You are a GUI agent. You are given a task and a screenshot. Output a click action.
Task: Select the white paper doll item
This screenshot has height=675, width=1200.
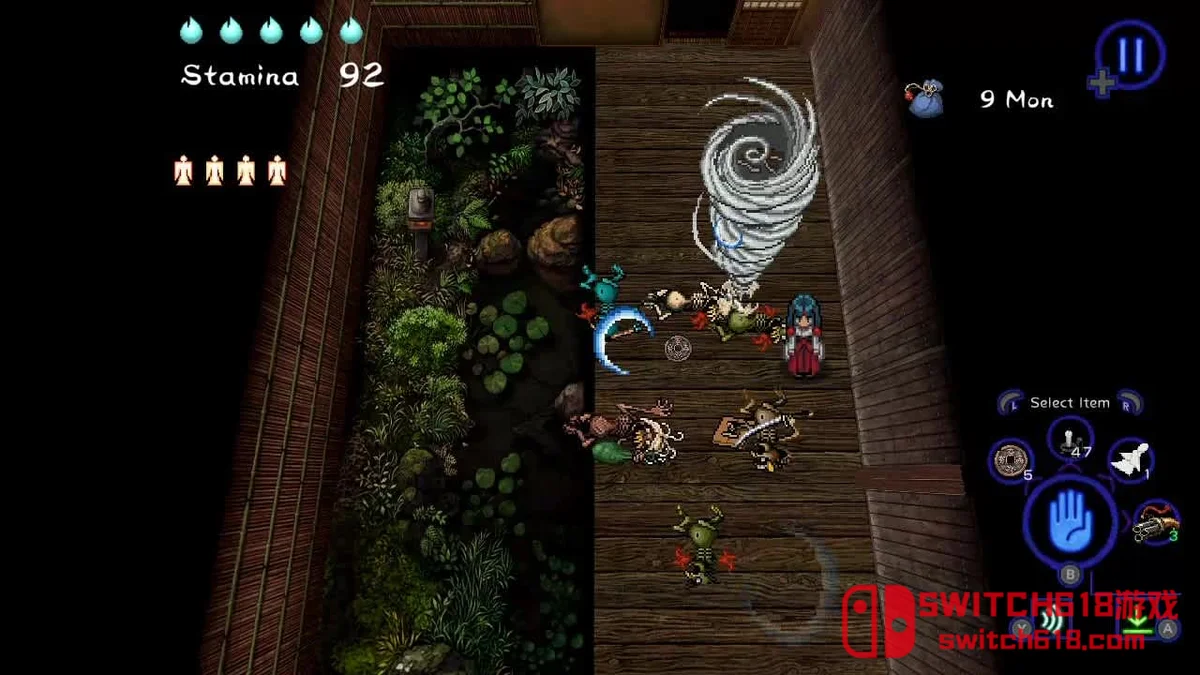point(1131,459)
